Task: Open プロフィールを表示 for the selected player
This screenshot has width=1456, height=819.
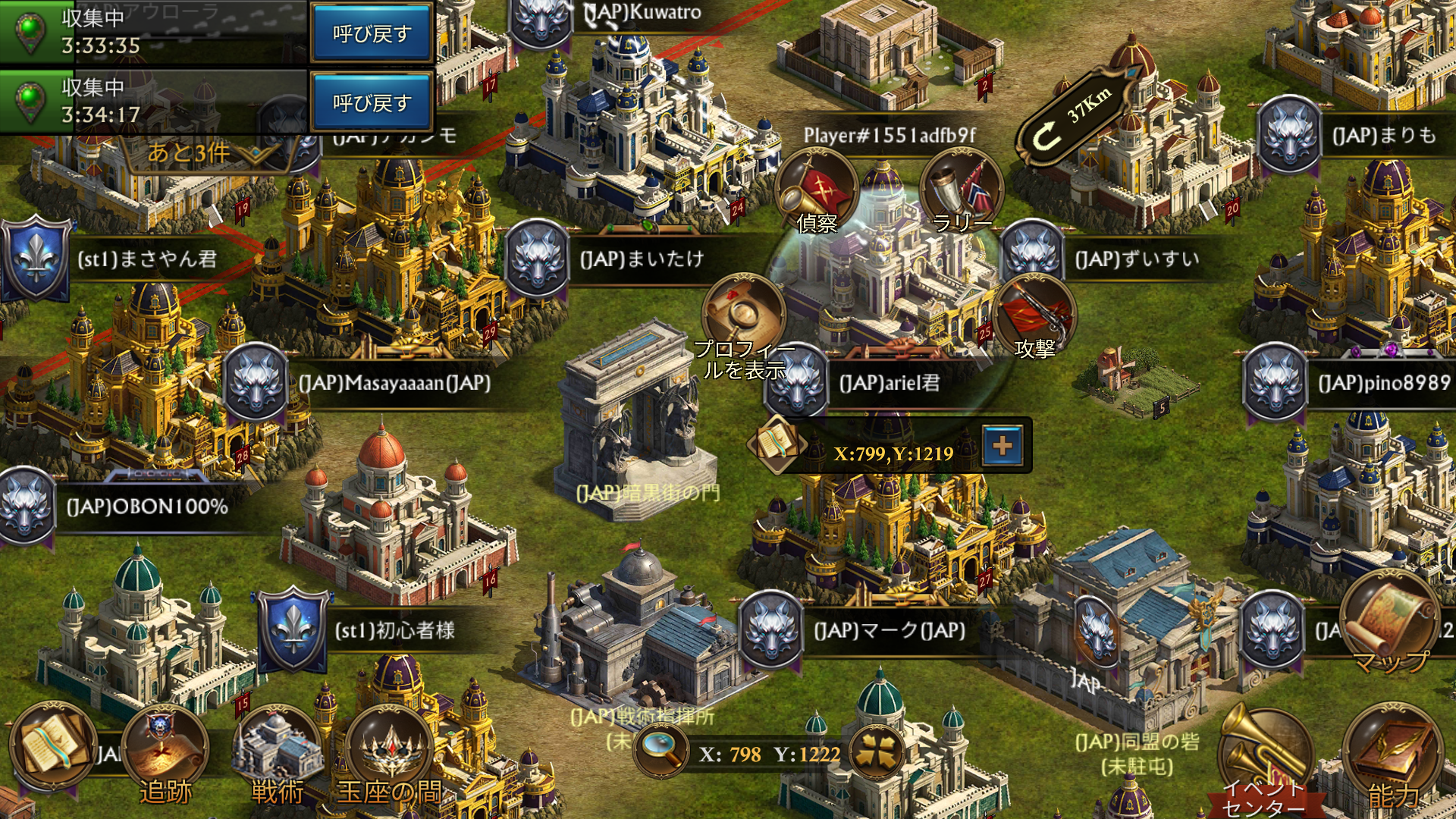Action: 744,318
